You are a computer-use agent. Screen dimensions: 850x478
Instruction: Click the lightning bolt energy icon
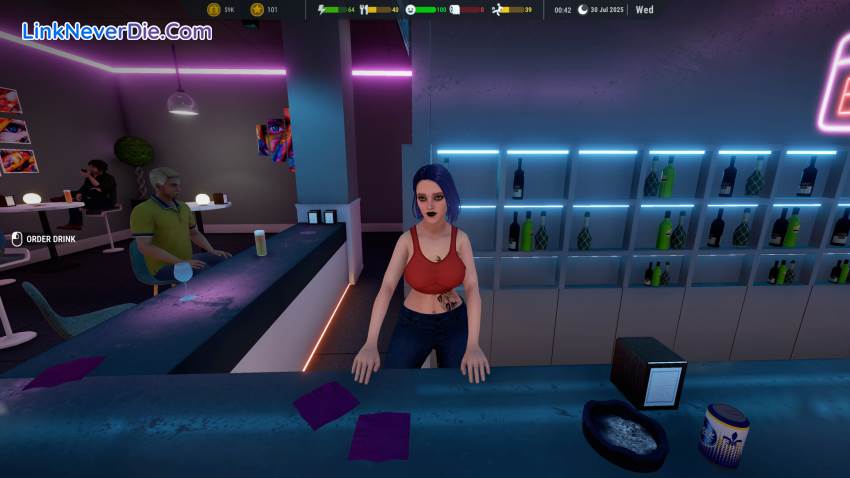322,10
